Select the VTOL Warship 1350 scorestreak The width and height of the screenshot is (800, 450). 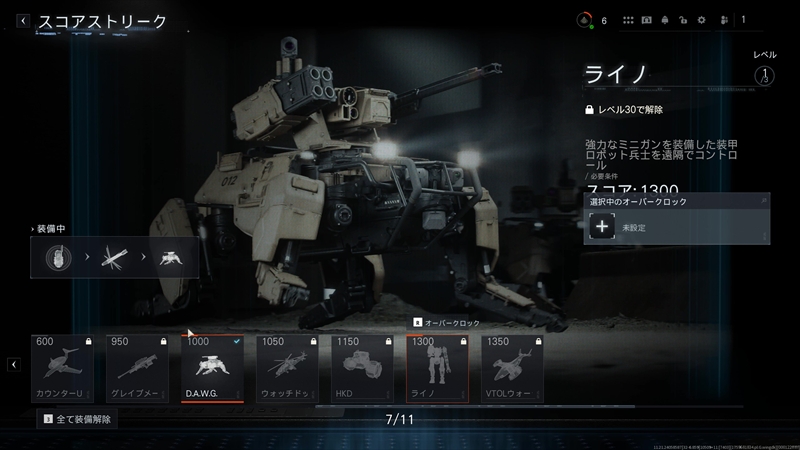coord(512,367)
